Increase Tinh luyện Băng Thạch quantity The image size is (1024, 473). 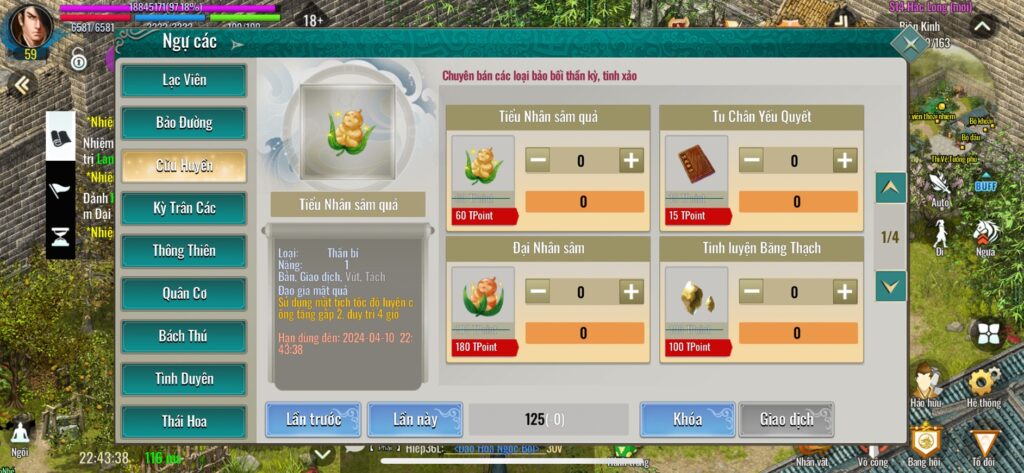[x=845, y=292]
